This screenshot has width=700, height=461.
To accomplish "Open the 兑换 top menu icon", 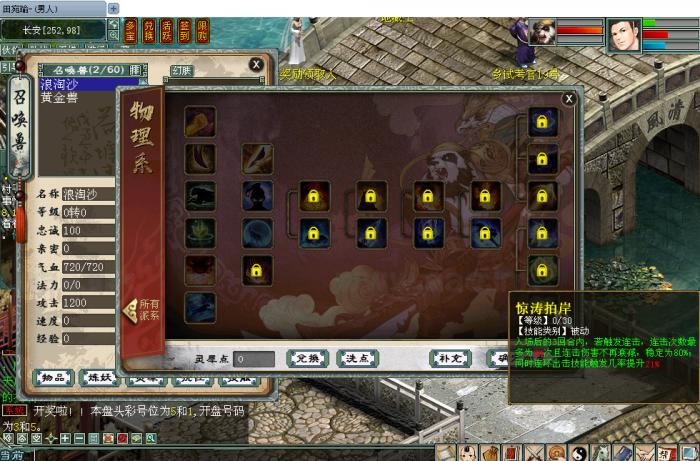I will point(149,29).
